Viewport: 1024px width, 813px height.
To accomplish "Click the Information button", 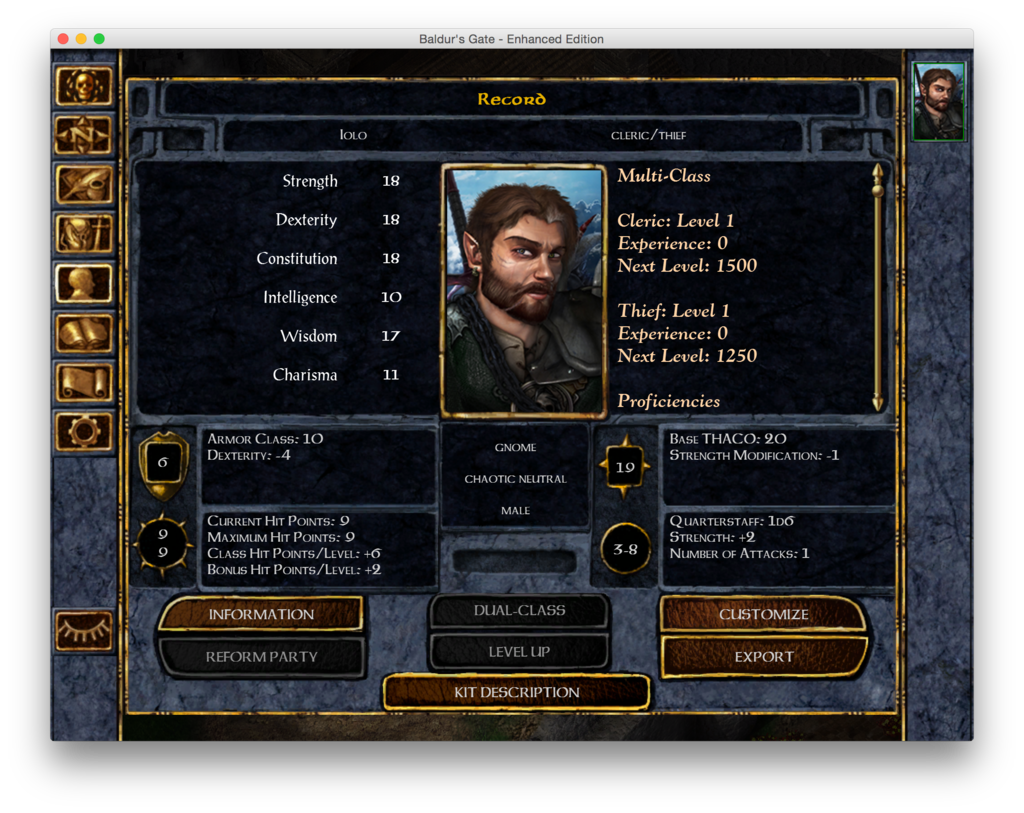I will [x=261, y=614].
